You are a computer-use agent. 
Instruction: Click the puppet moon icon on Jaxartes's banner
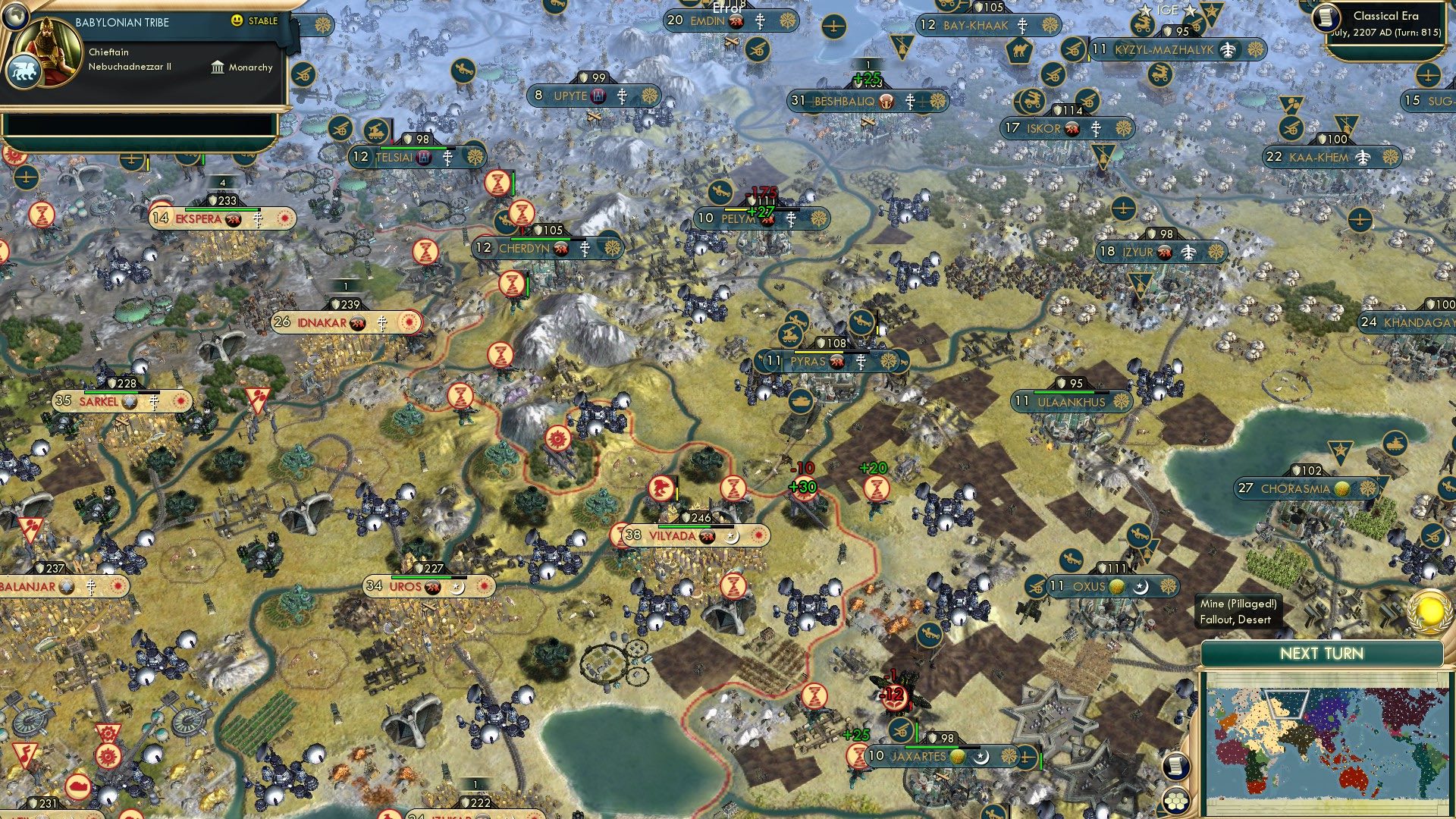pyautogui.click(x=981, y=758)
